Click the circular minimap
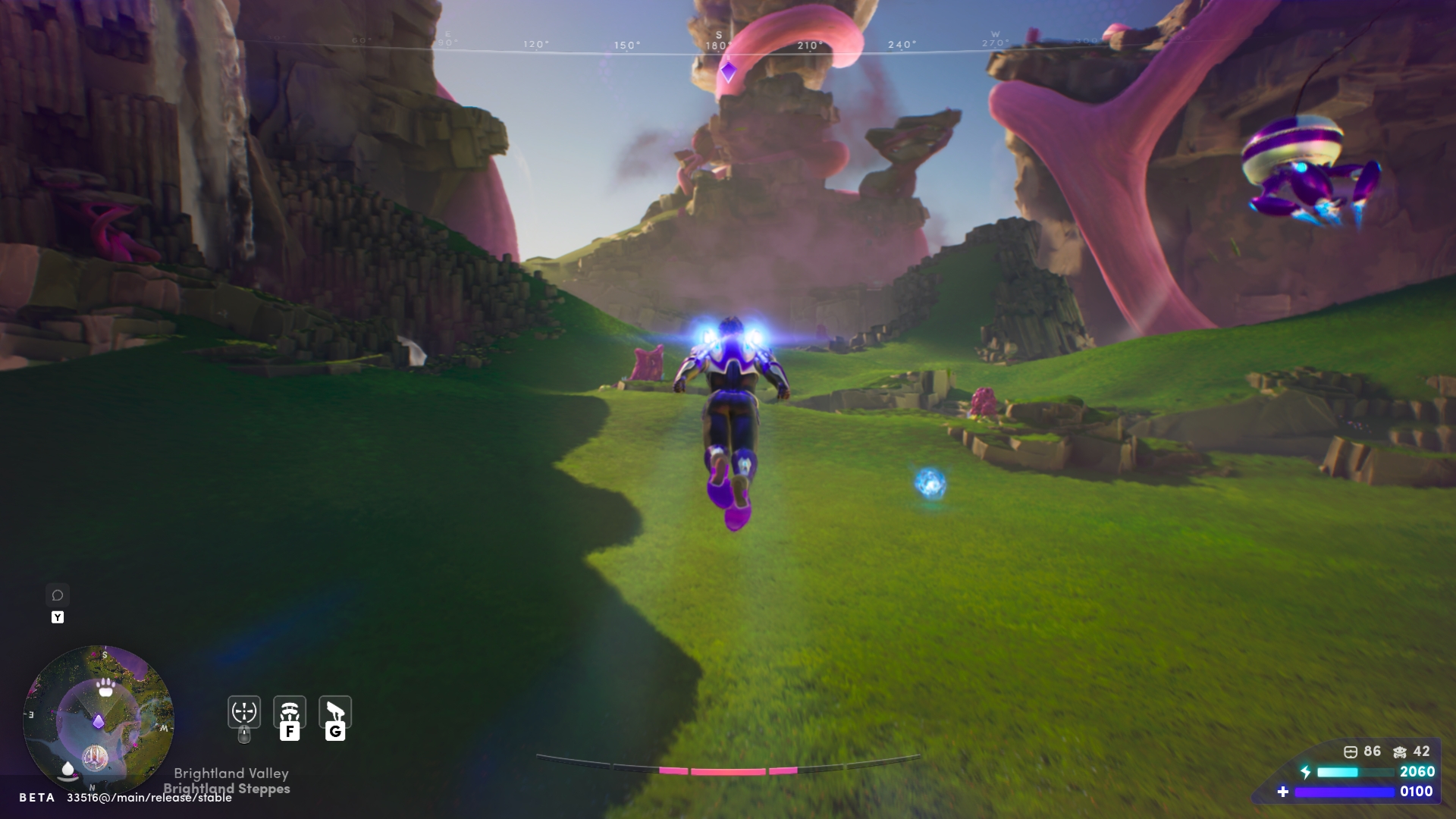This screenshot has width=1456, height=819. point(99,720)
